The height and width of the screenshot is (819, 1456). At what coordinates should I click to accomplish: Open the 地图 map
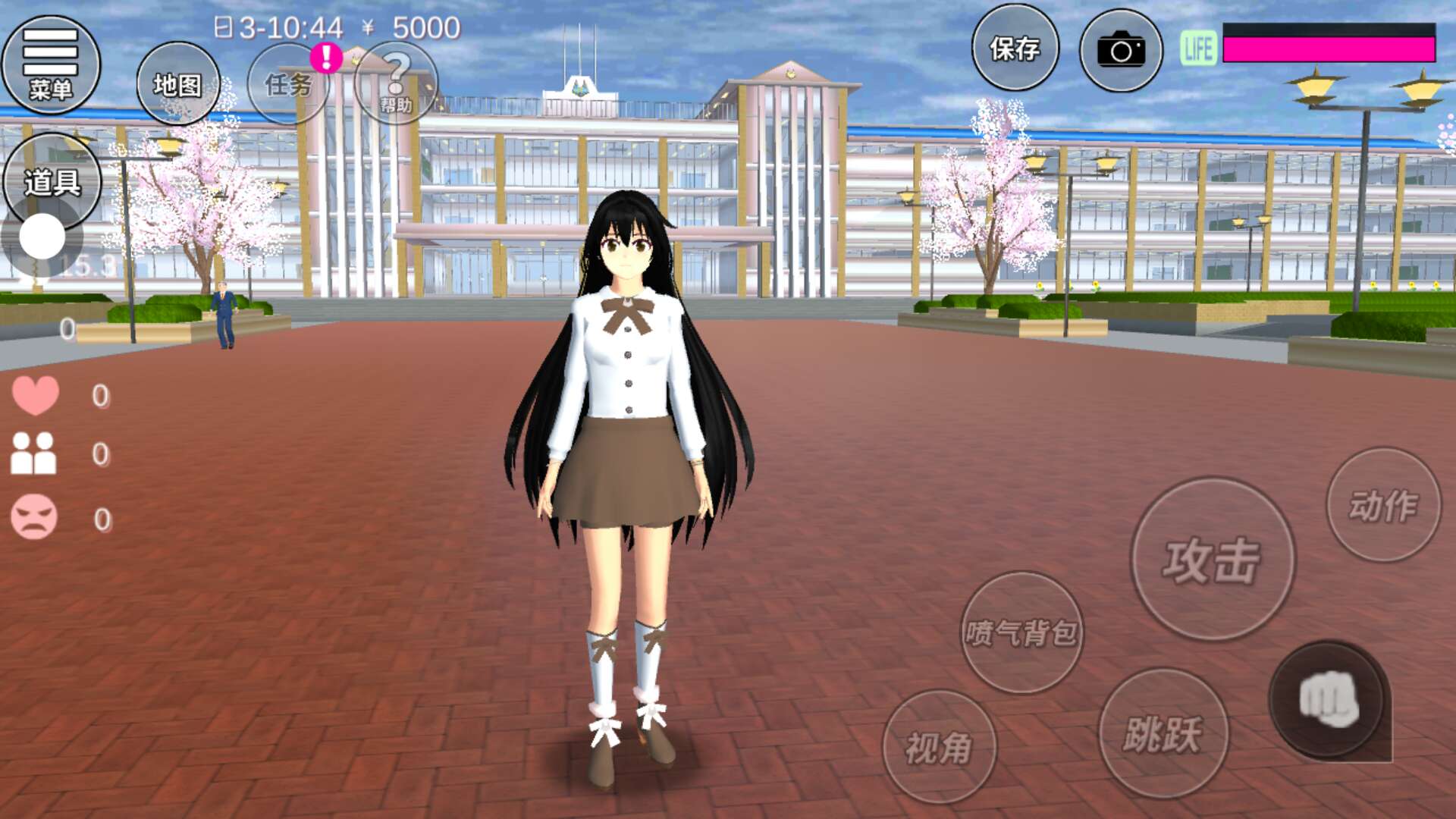click(x=178, y=84)
